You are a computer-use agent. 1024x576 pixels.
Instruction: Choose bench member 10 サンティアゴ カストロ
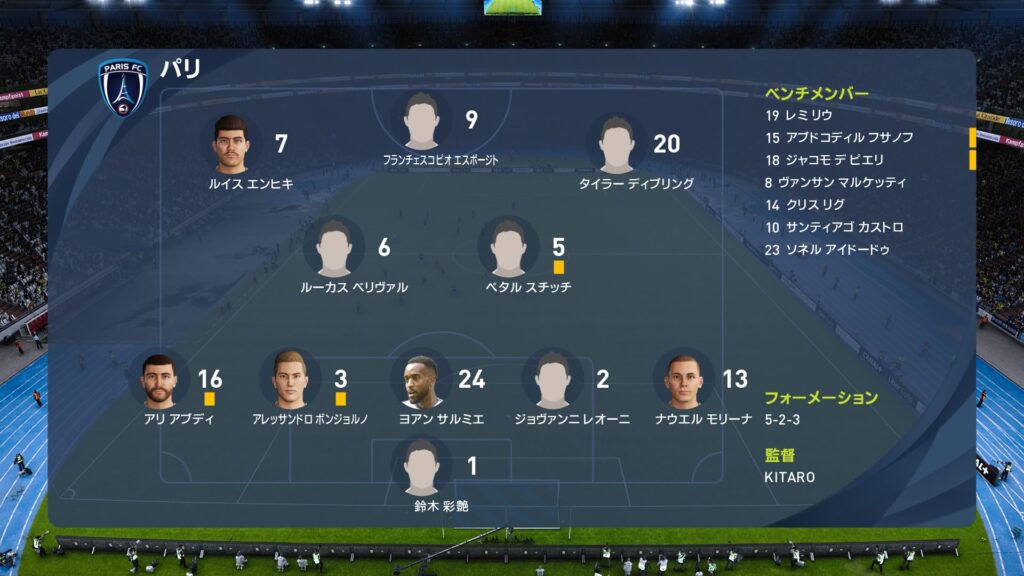pyautogui.click(x=833, y=227)
